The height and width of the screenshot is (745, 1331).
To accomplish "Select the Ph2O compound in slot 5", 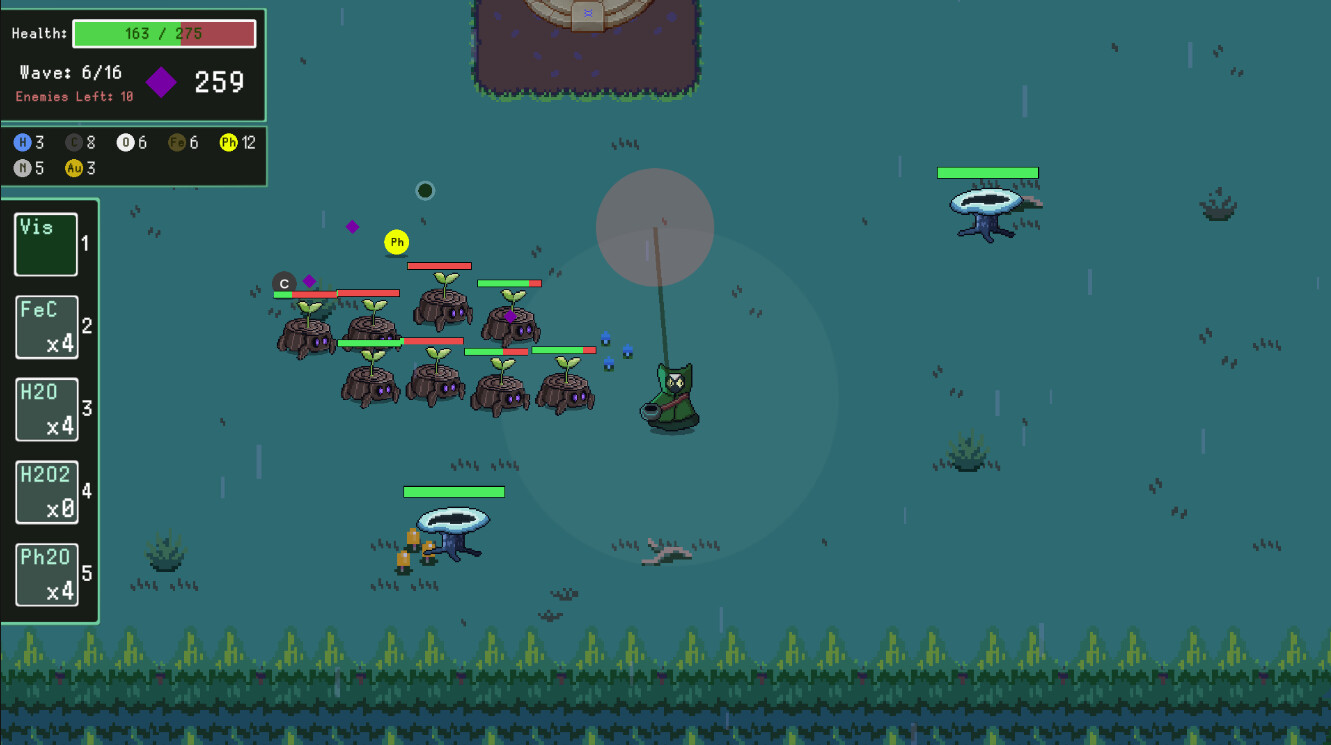I will coord(46,574).
